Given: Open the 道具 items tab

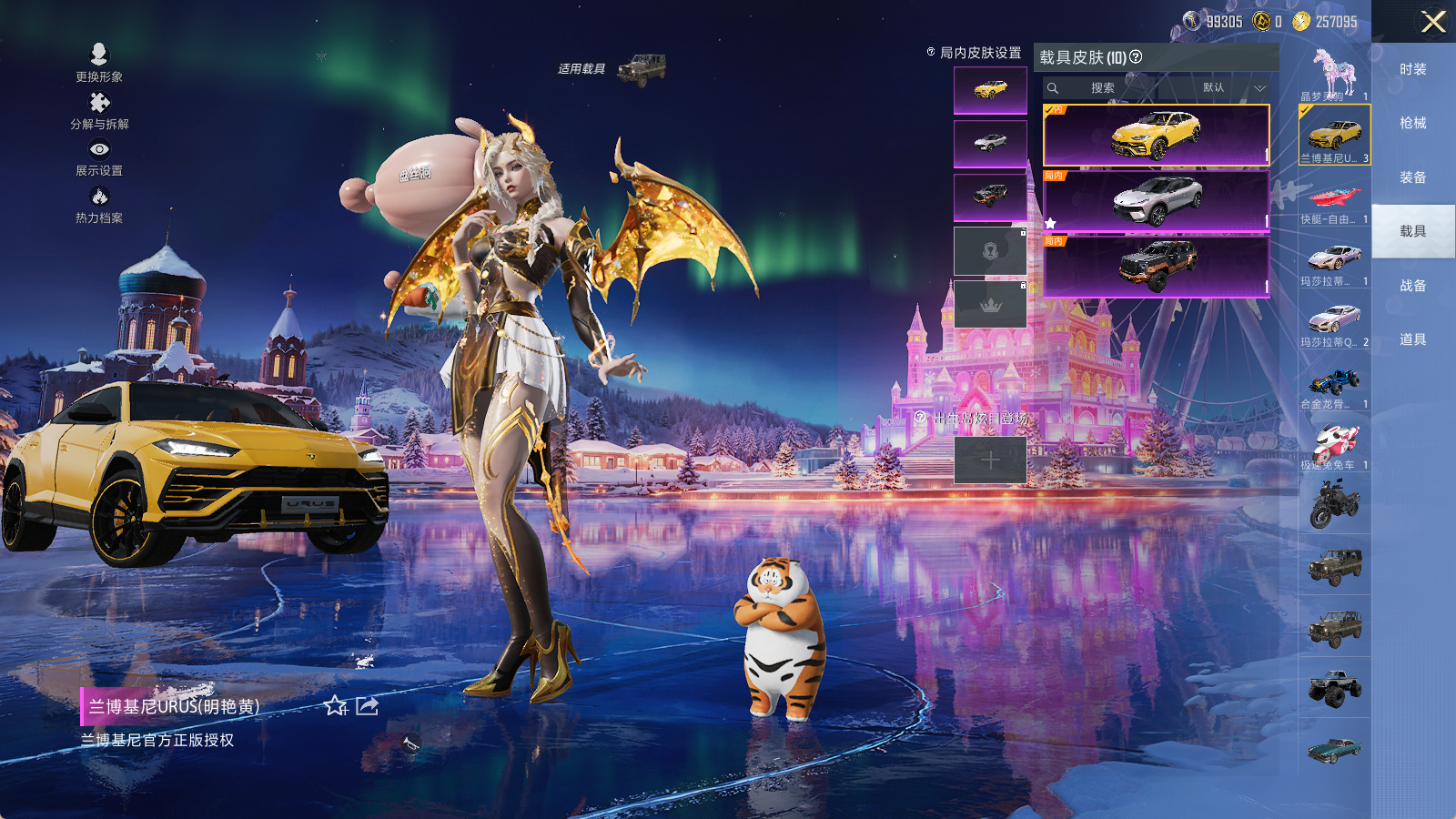Looking at the screenshot, I should [1412, 339].
